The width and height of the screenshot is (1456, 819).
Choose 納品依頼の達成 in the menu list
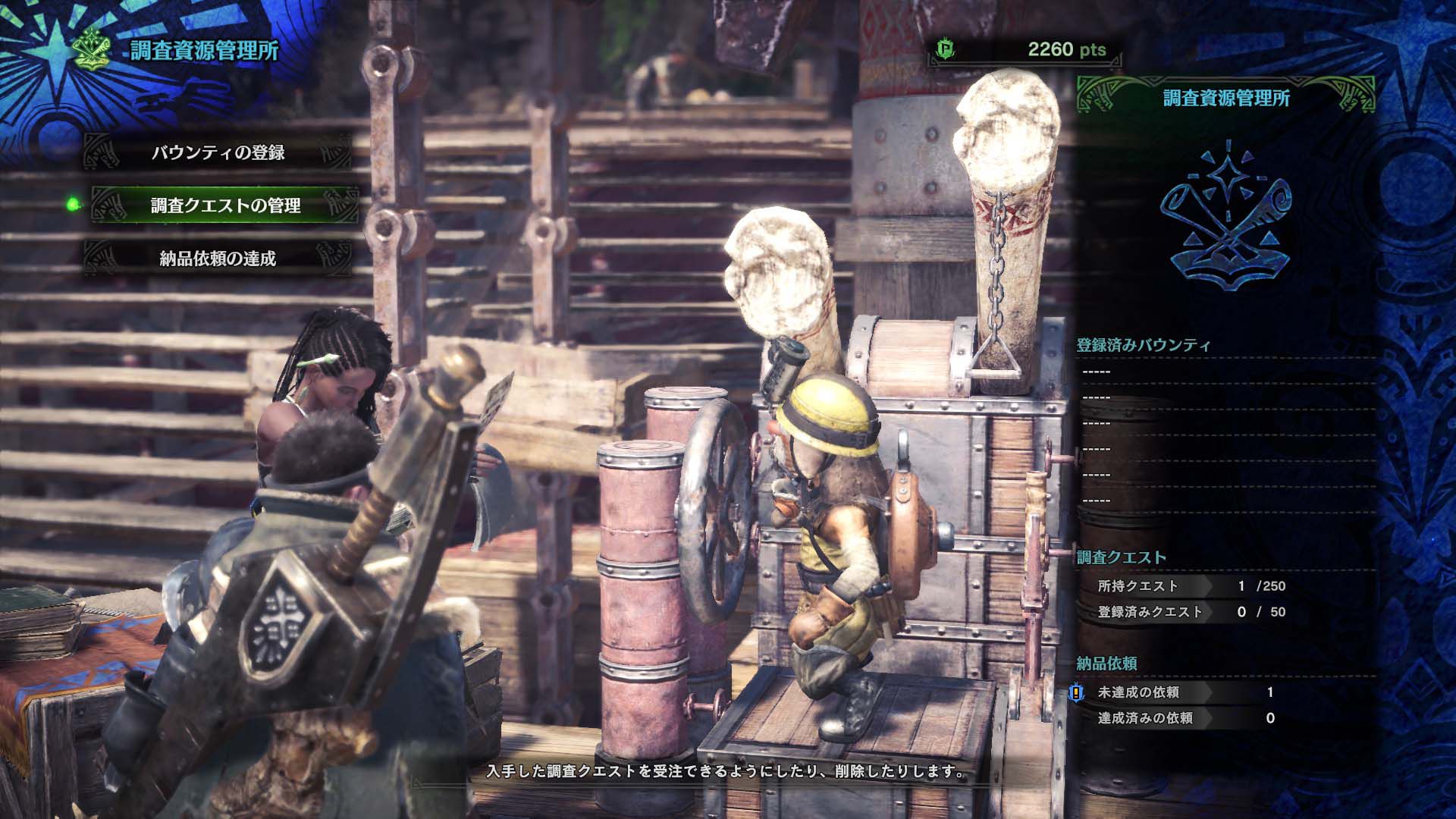click(x=217, y=257)
